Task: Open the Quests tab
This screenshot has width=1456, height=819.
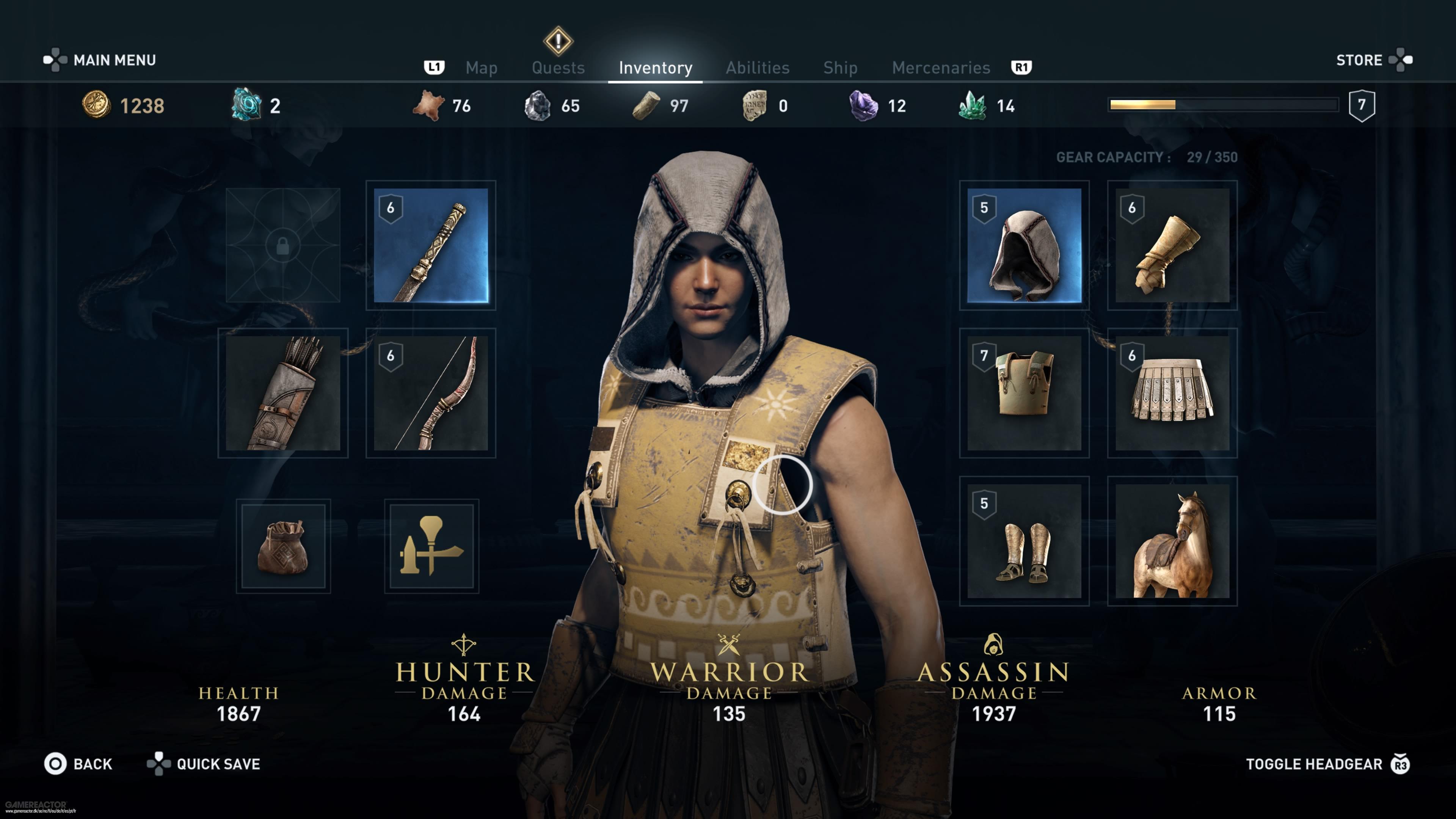Action: click(x=558, y=68)
